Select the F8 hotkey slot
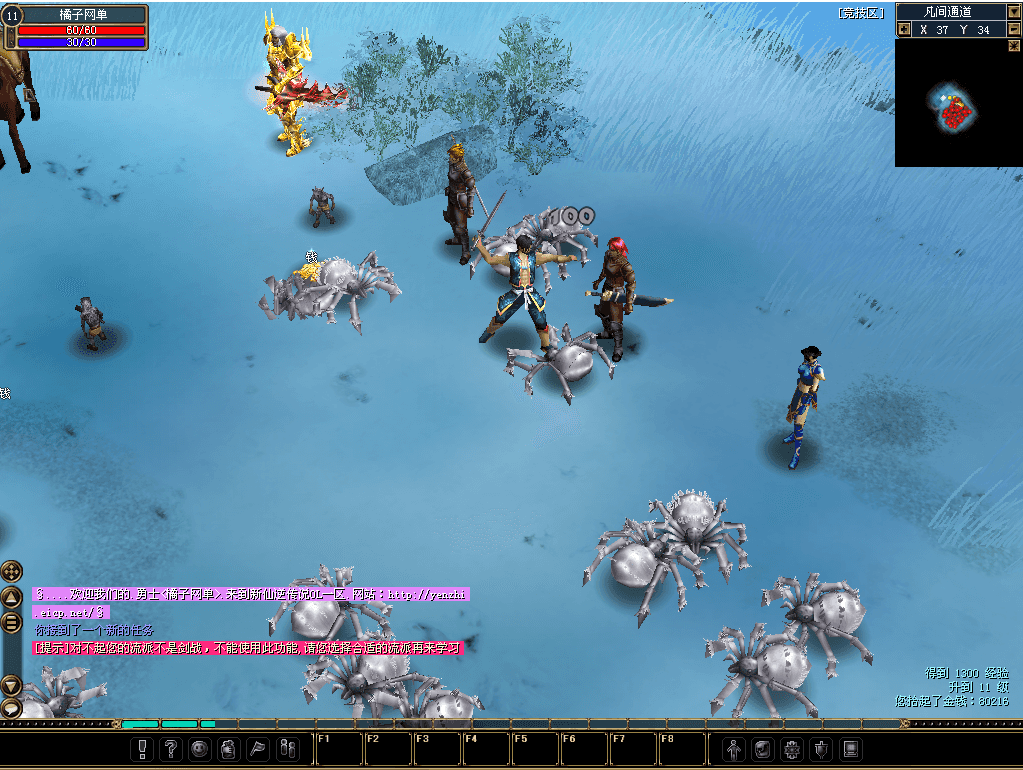1023x770 pixels. [681, 748]
